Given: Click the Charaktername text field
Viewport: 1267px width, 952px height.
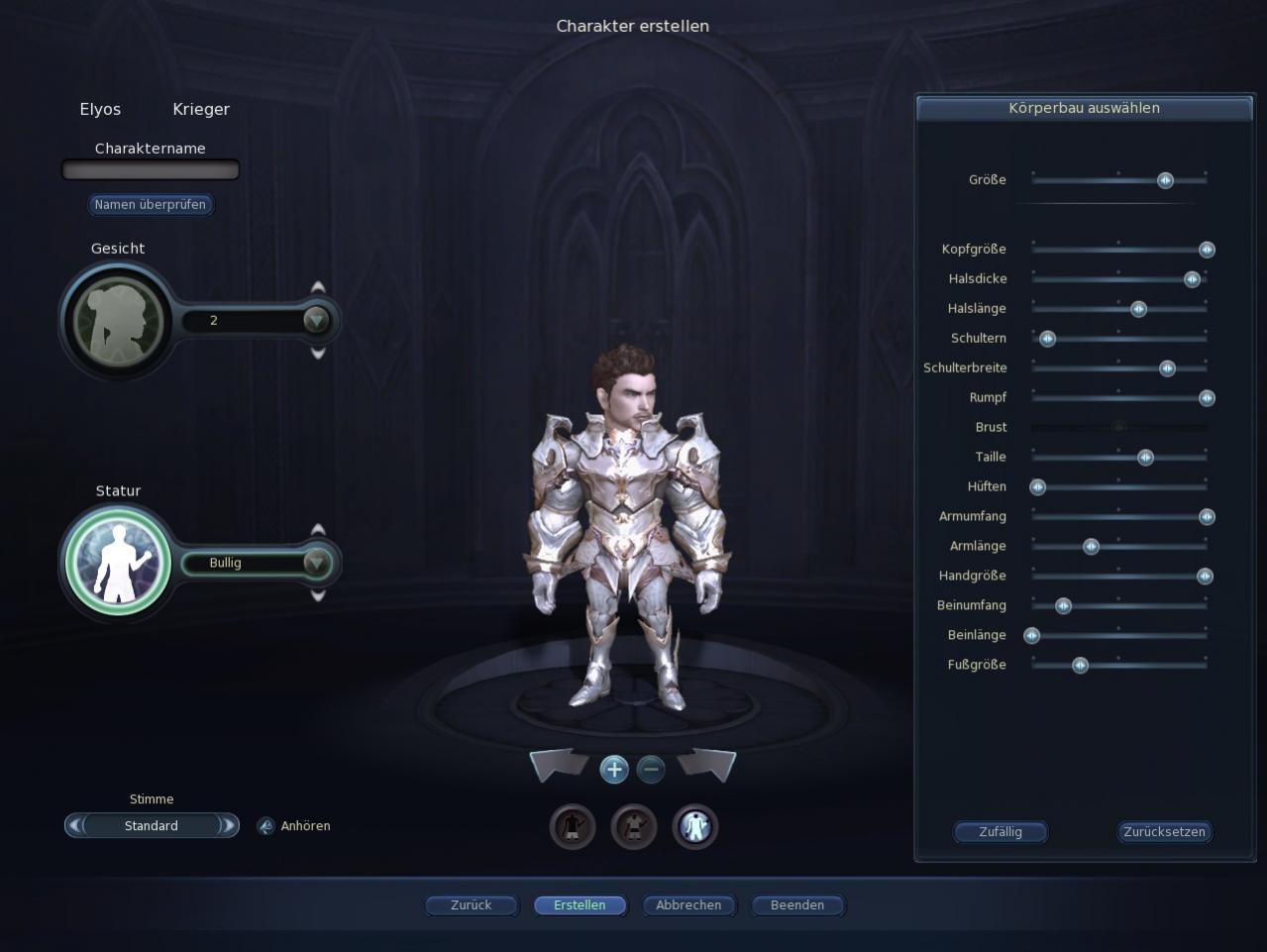Looking at the screenshot, I should click(x=151, y=170).
